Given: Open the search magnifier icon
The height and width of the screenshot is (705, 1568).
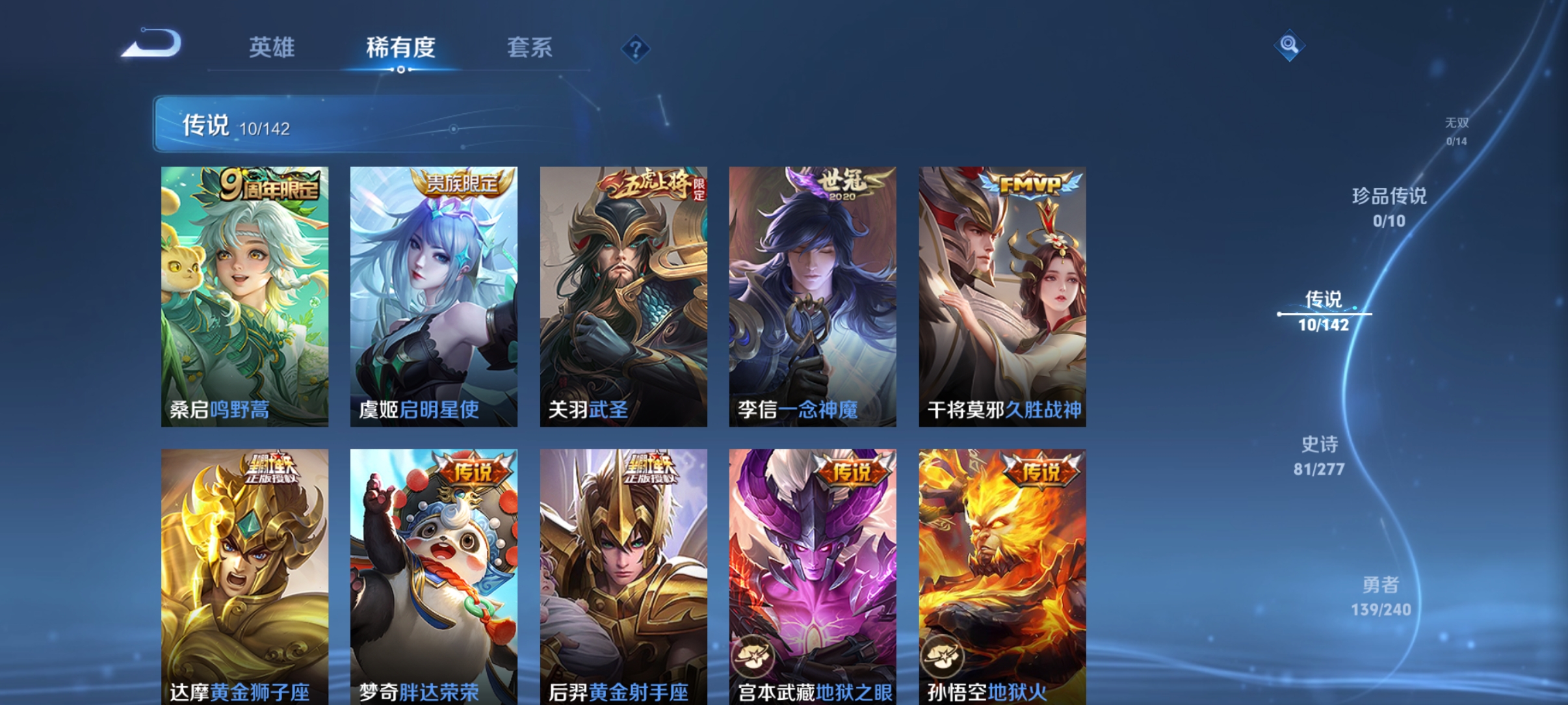Looking at the screenshot, I should coord(1290,46).
